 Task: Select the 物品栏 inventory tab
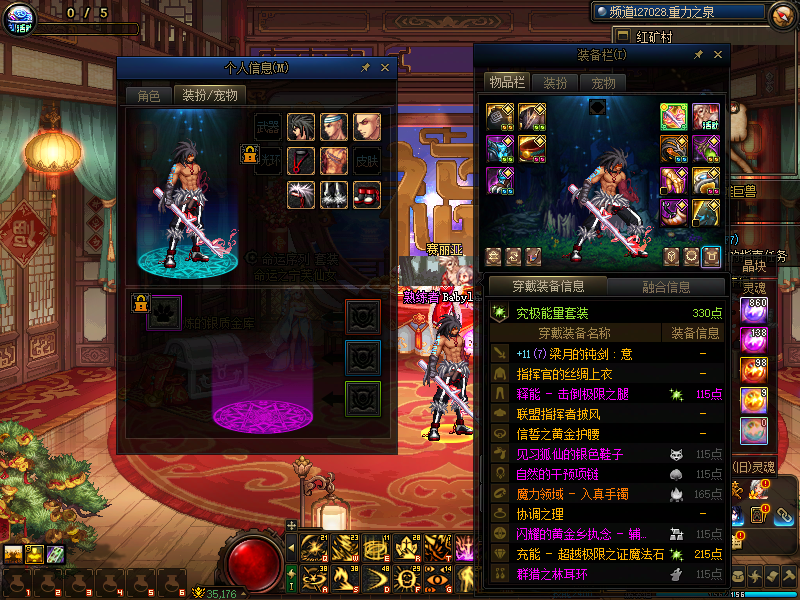tap(506, 83)
